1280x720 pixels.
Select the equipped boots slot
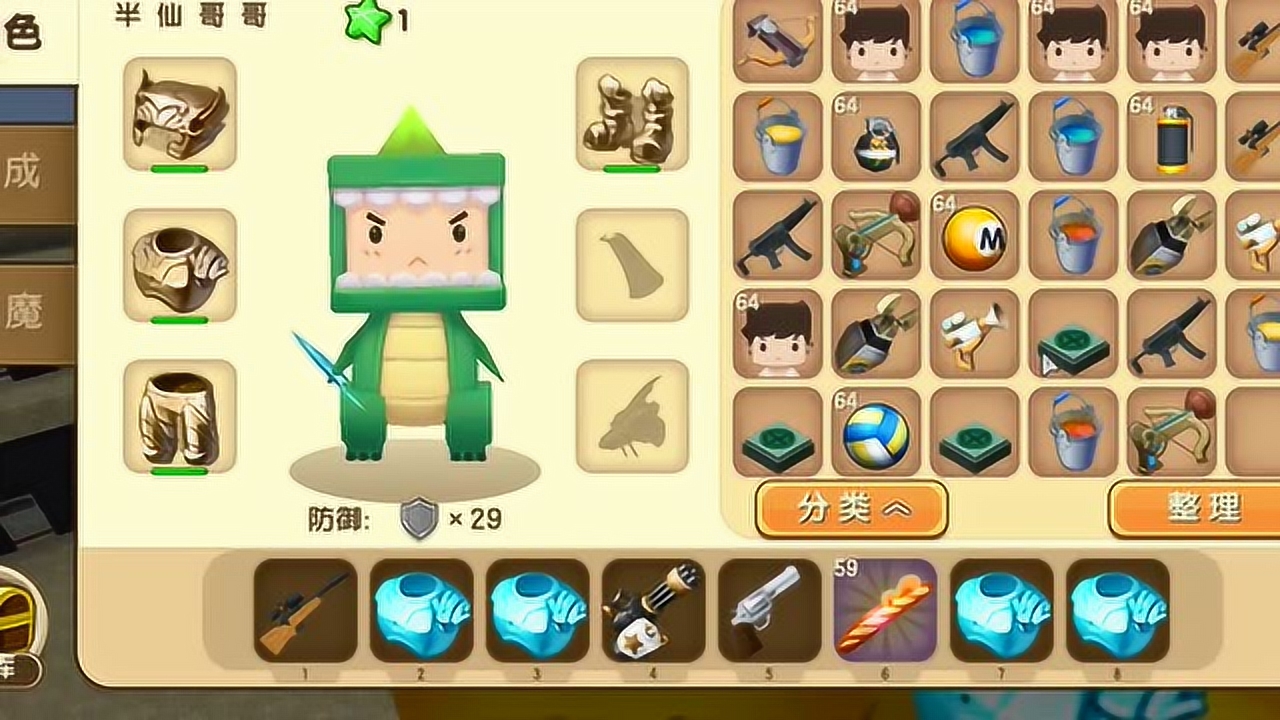tap(632, 114)
